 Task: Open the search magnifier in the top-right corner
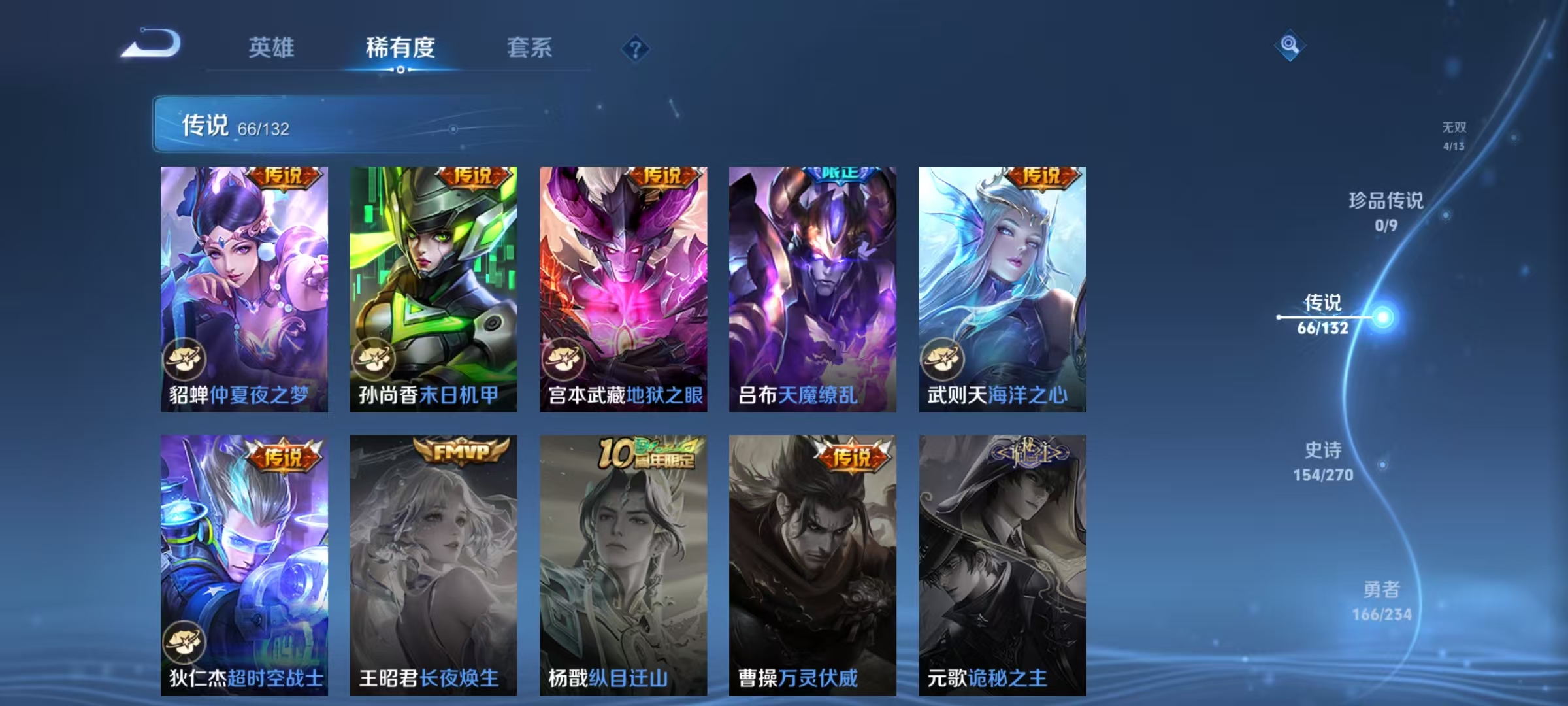[1290, 46]
